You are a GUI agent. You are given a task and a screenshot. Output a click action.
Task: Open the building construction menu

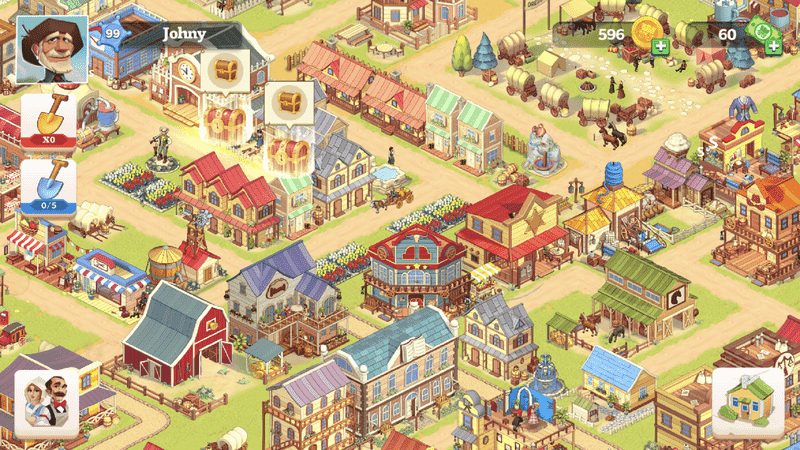748,403
